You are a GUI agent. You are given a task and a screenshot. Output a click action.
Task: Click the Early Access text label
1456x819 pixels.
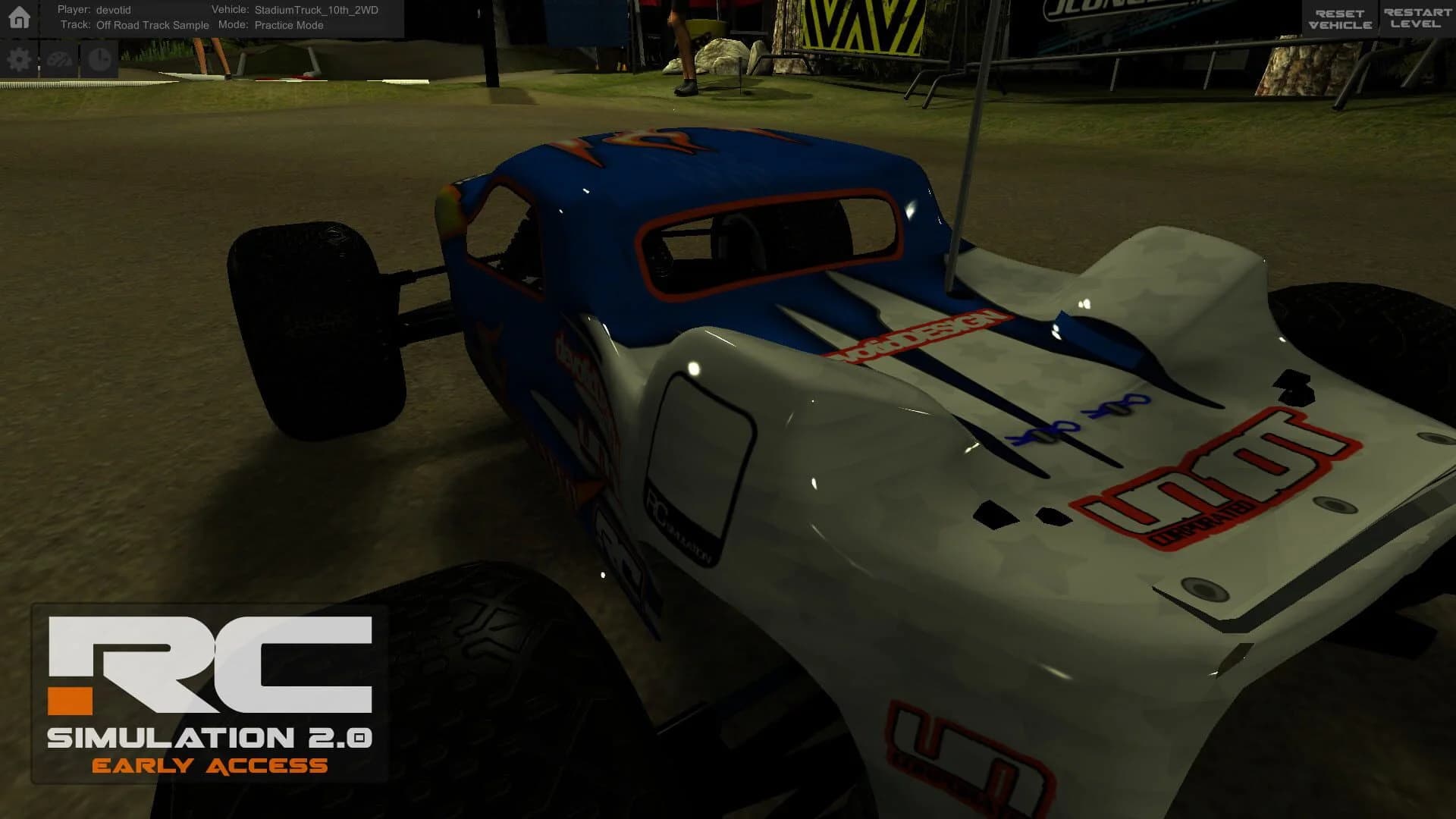[x=210, y=766]
